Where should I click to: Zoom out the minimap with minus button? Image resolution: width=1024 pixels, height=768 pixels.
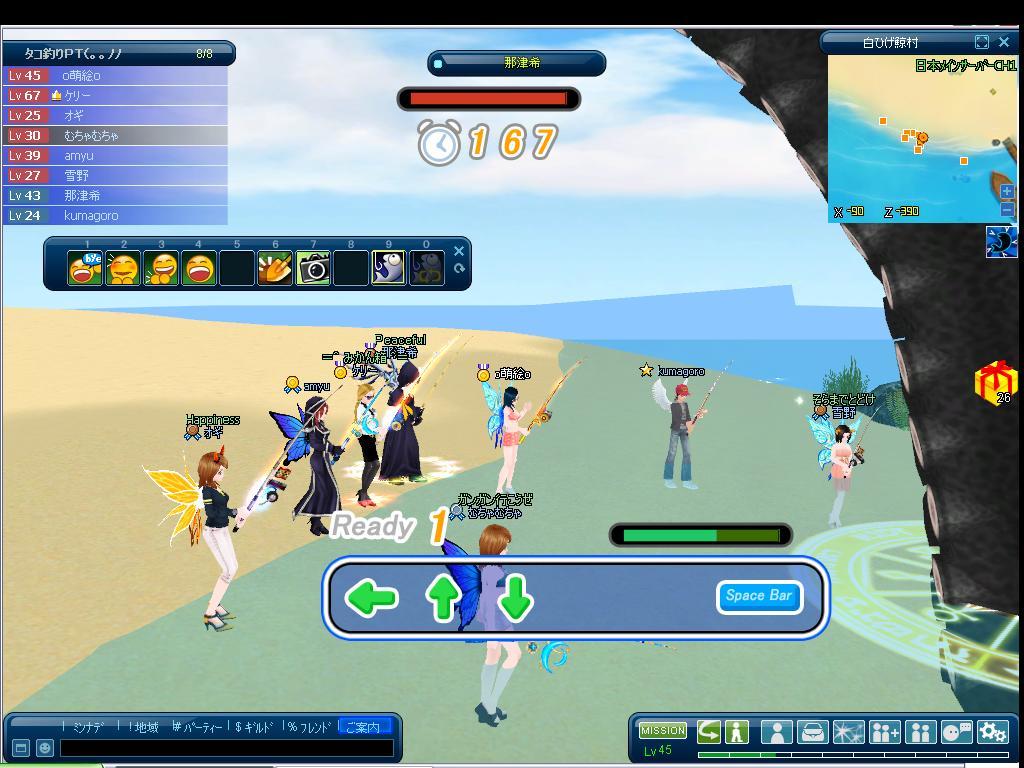click(x=1007, y=209)
